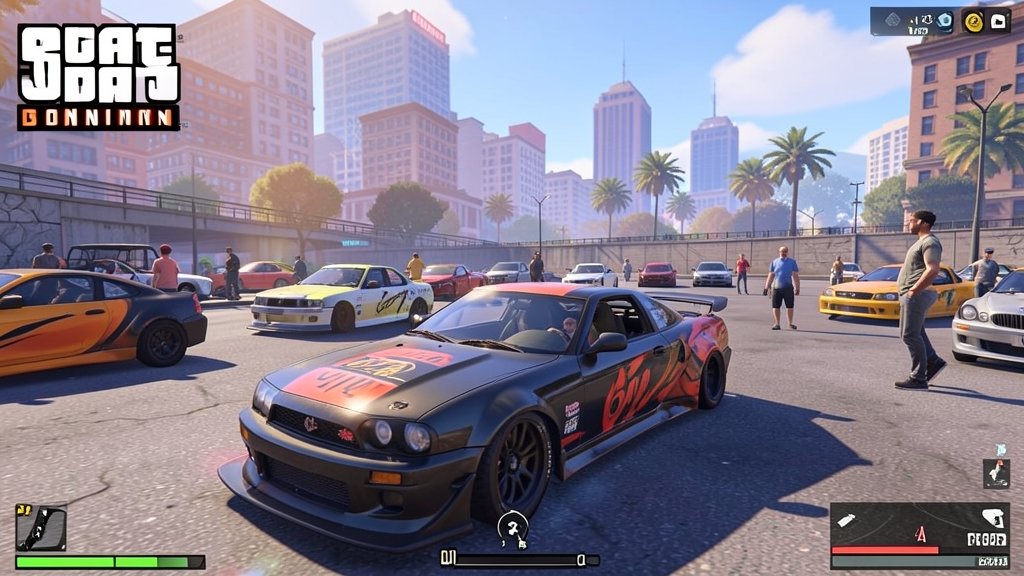Click the character portrait above the green bar
Viewport: 1024px width, 576px height.
pyautogui.click(x=41, y=528)
